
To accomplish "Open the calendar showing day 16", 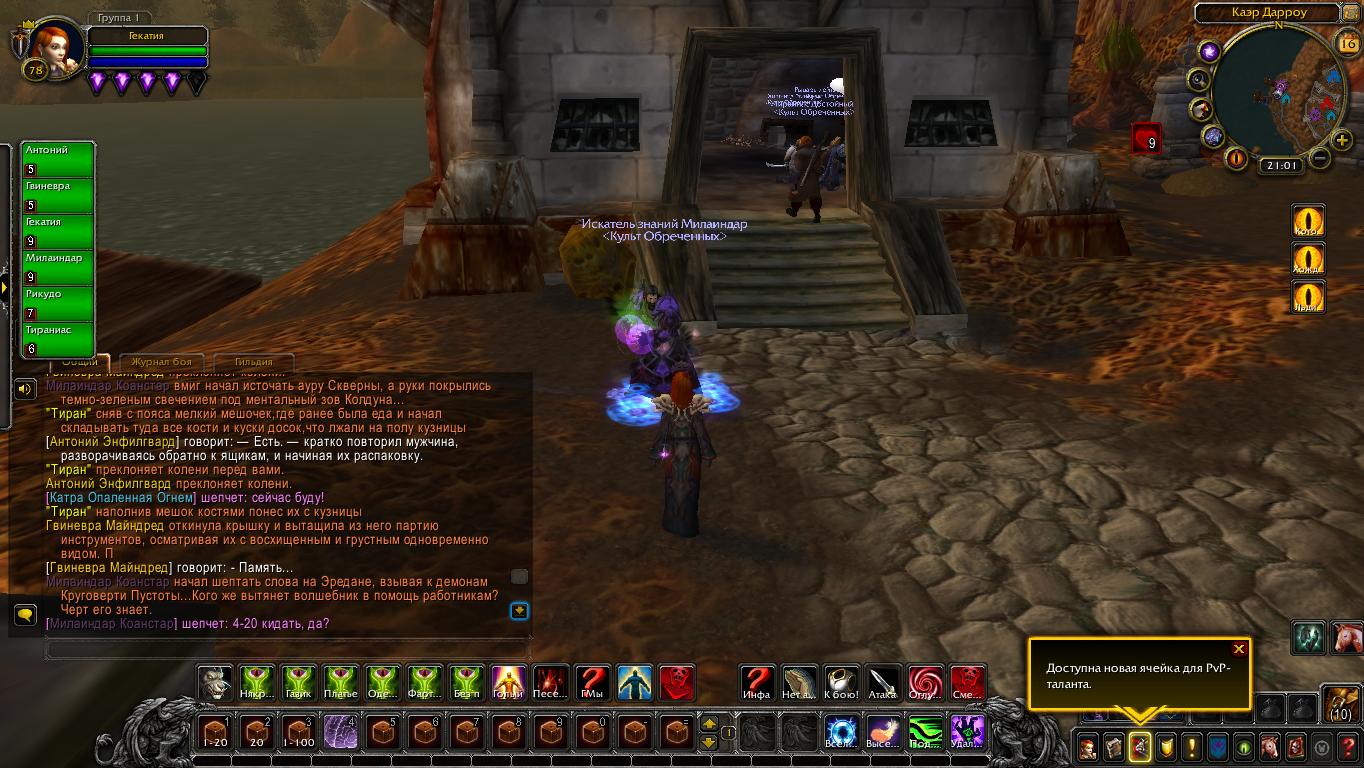I will [x=1346, y=42].
